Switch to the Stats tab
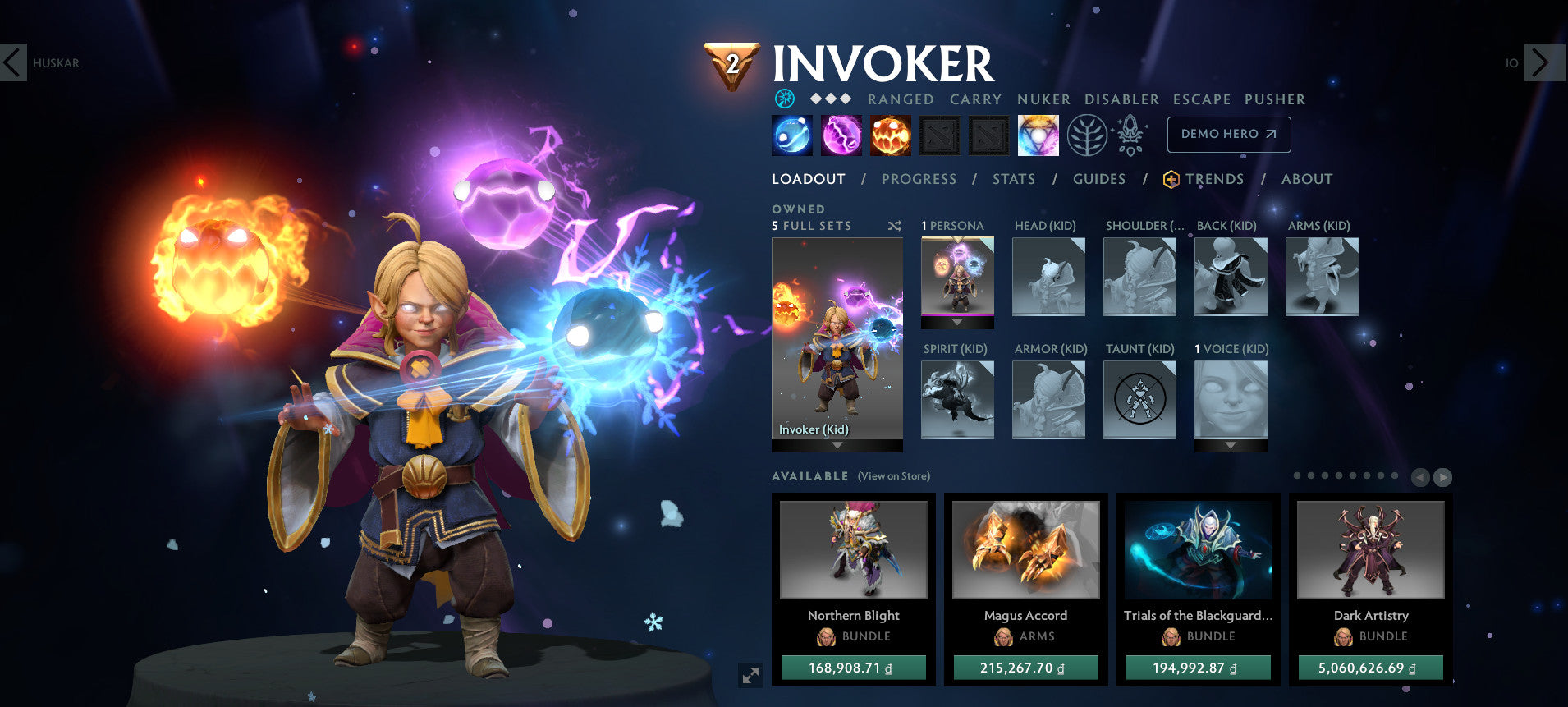Screen dimensions: 1568x707 point(1014,179)
